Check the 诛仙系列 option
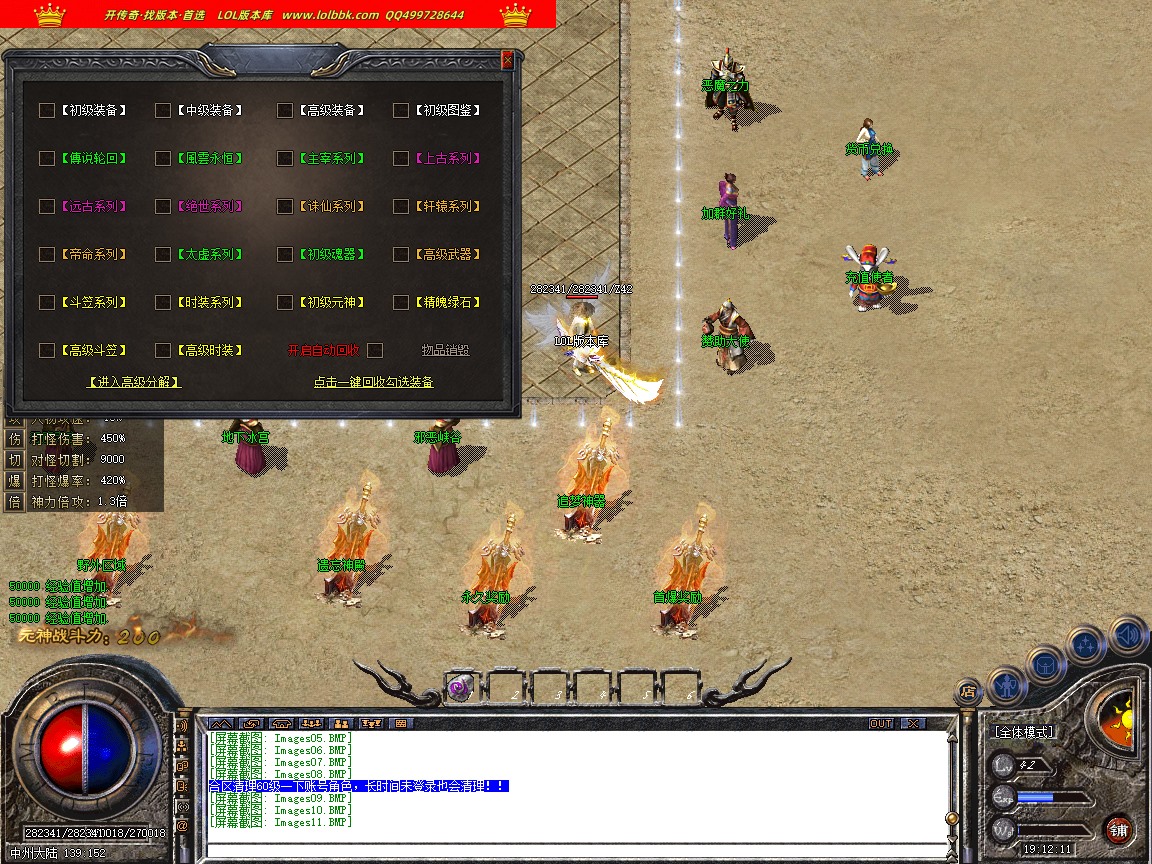 (285, 206)
